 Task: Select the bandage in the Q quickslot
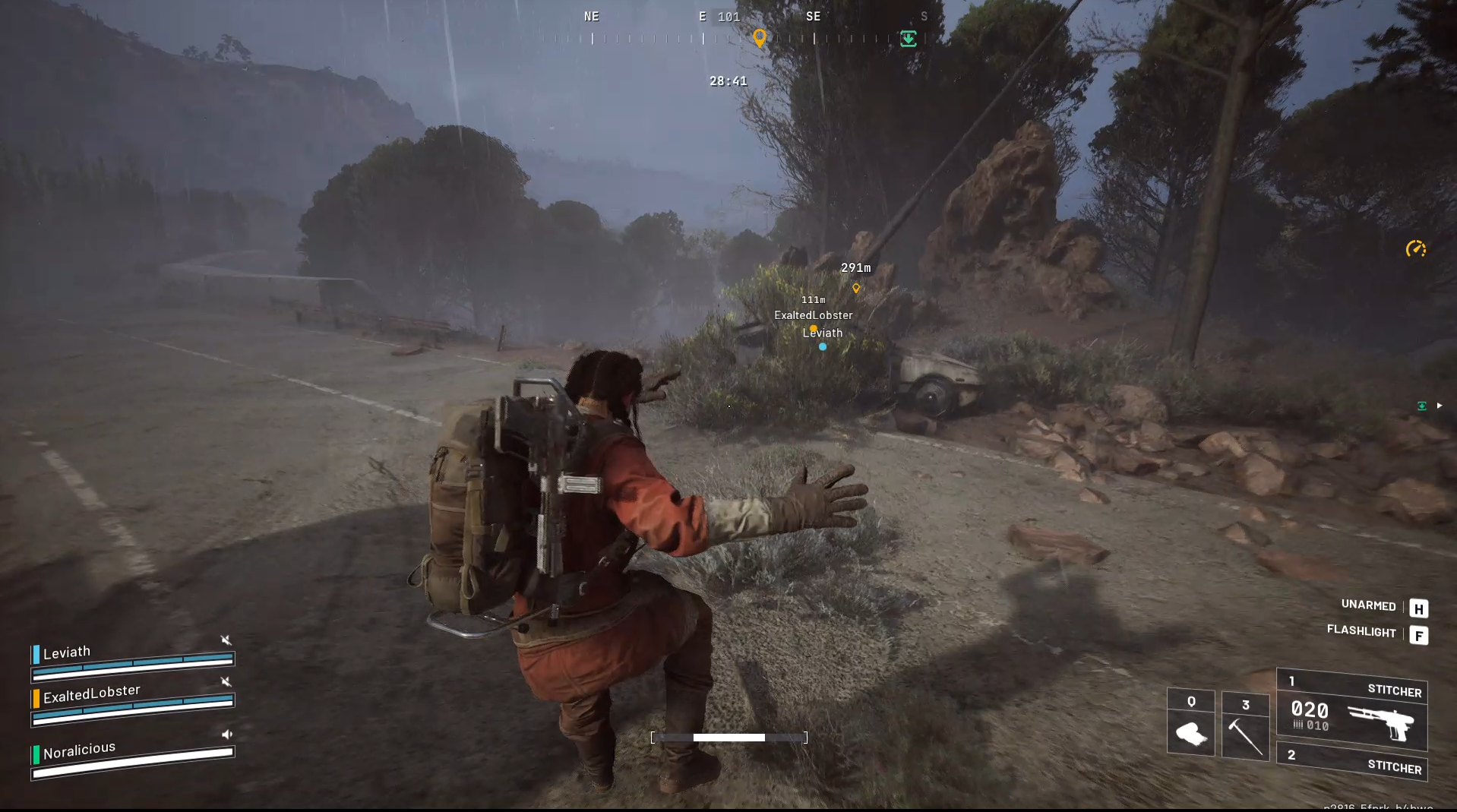(x=1191, y=723)
